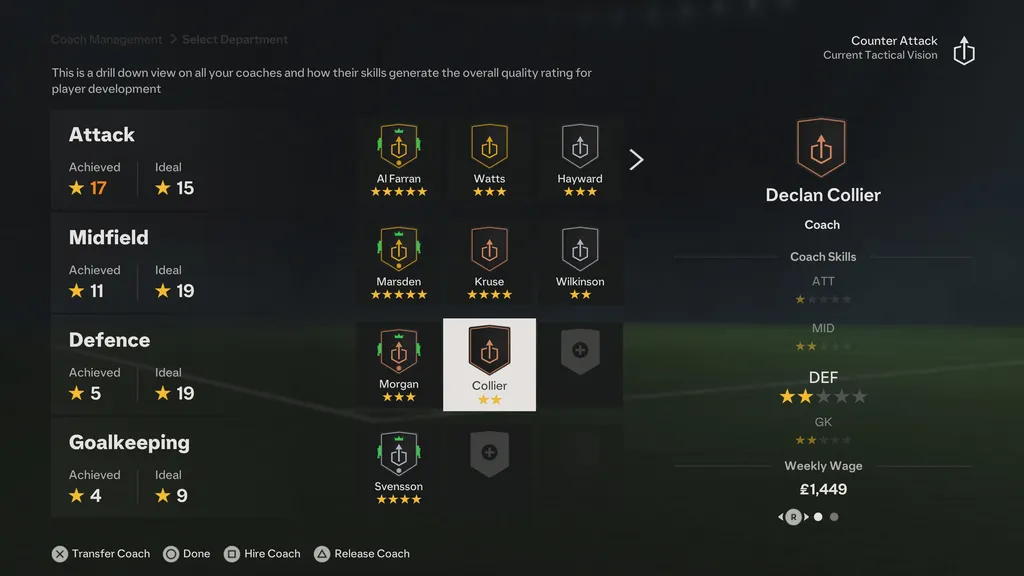Select the highlighted Collier coach card
The height and width of the screenshot is (576, 1024).
point(489,364)
